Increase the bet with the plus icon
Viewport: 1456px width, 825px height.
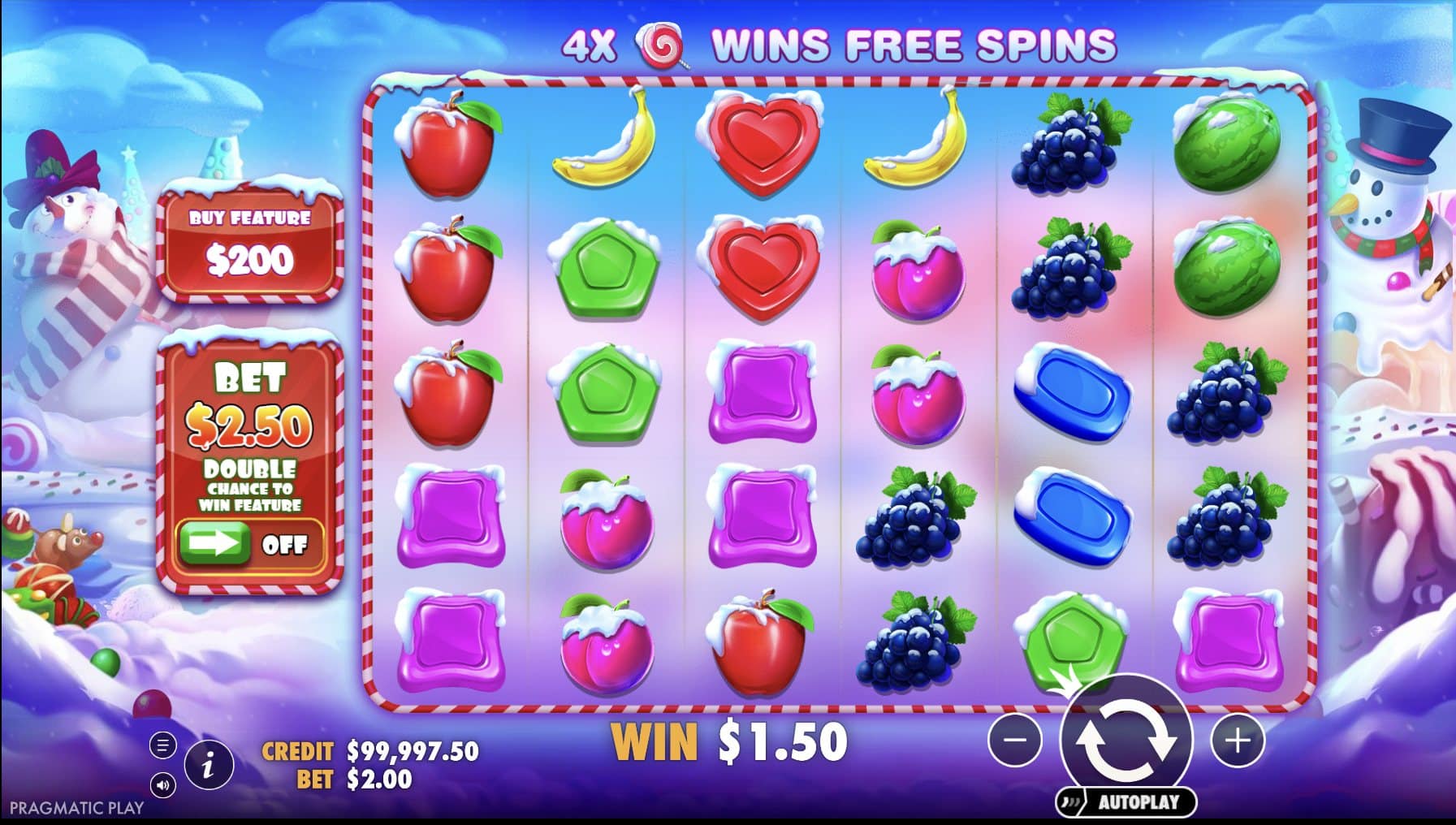(1236, 741)
